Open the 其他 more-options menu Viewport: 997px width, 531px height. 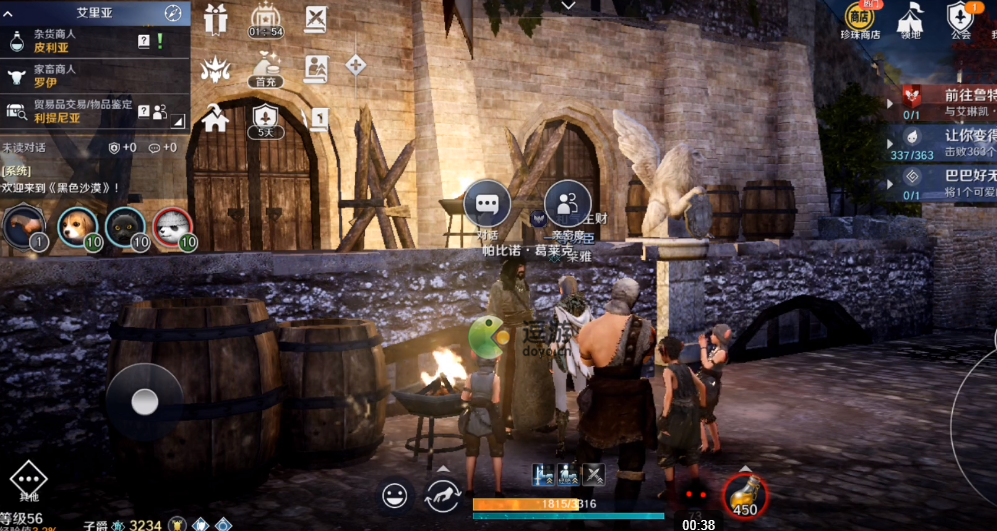(x=27, y=482)
